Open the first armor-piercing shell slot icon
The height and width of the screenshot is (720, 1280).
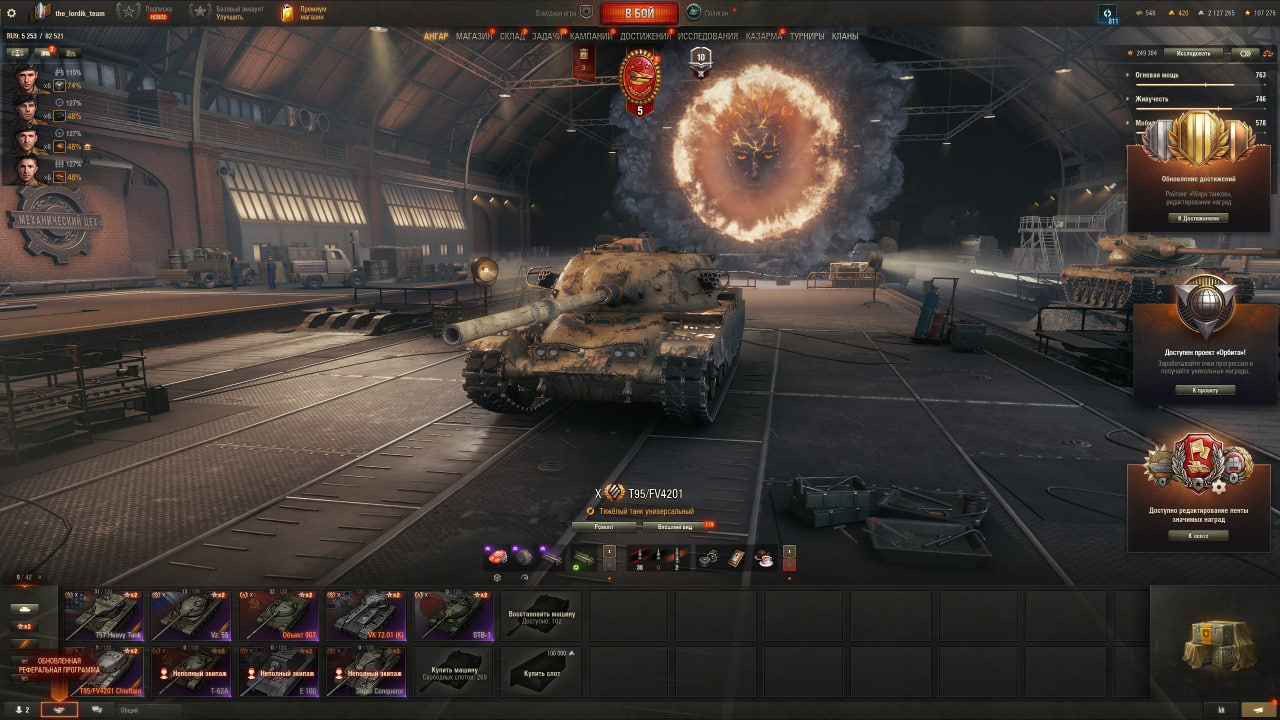[x=639, y=556]
